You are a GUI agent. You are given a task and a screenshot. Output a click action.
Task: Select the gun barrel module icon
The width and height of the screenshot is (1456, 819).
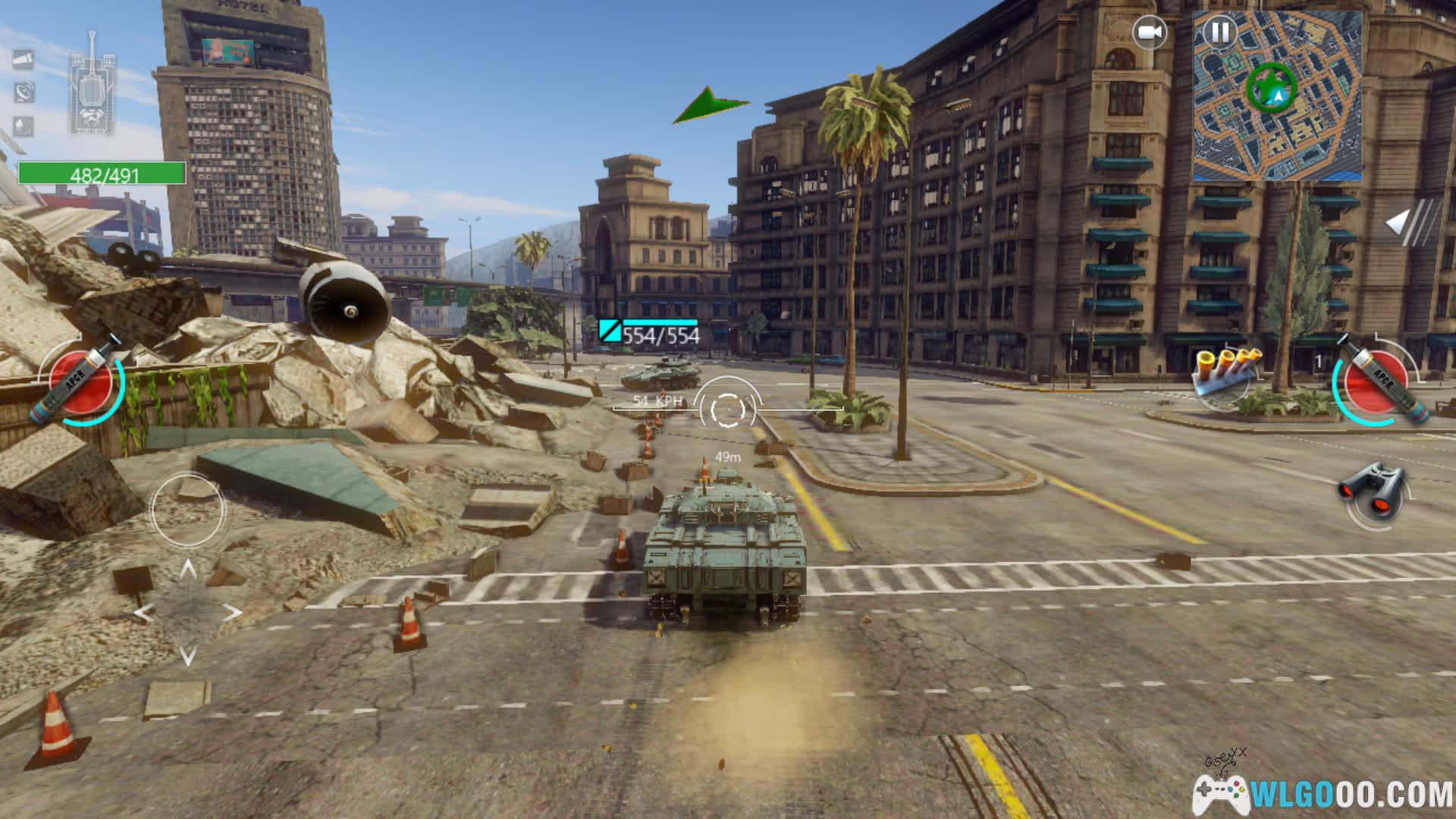click(x=23, y=59)
